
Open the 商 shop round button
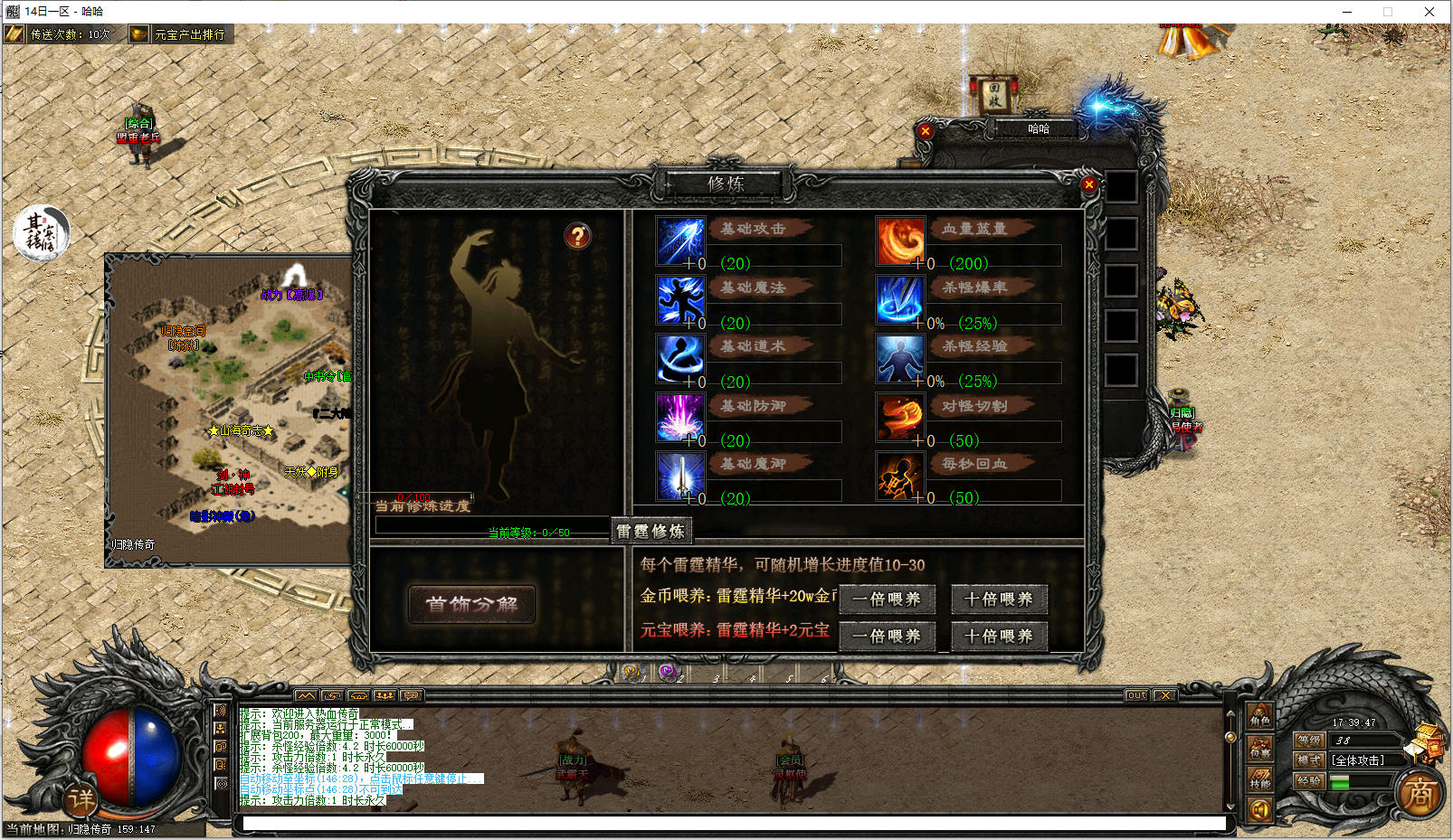1420,795
